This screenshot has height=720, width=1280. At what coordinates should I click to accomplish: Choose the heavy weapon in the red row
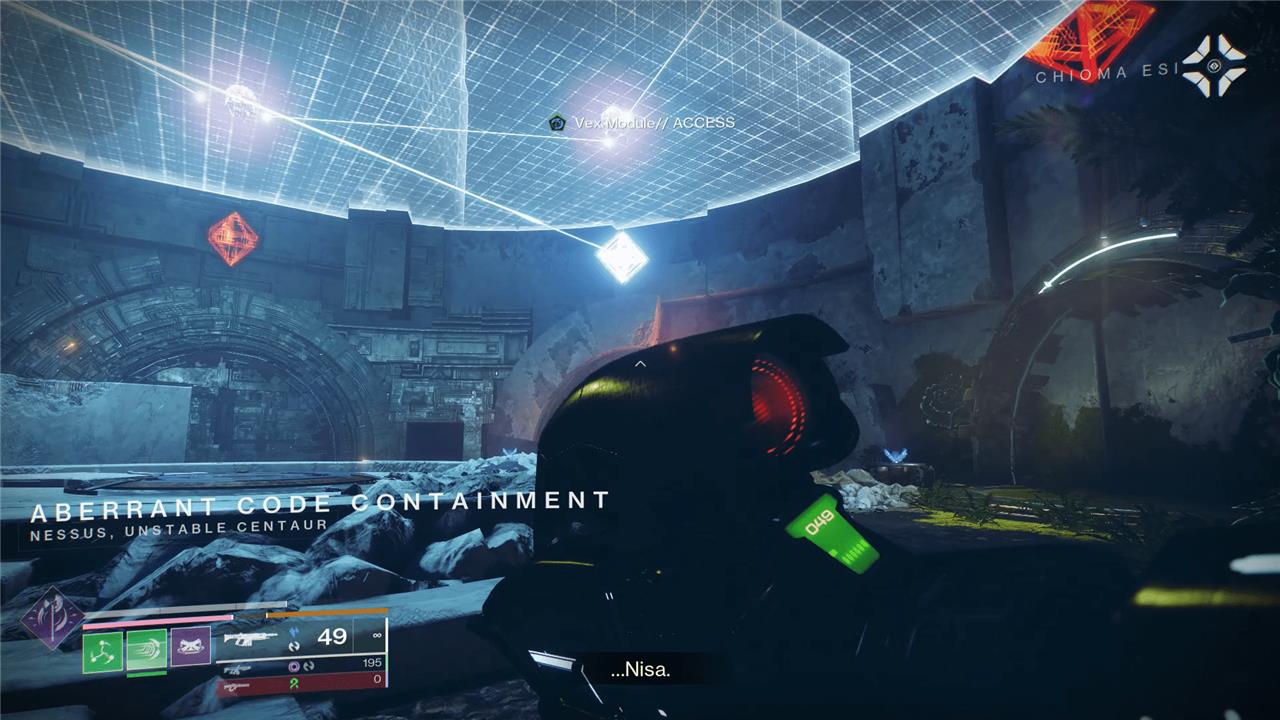(x=236, y=686)
